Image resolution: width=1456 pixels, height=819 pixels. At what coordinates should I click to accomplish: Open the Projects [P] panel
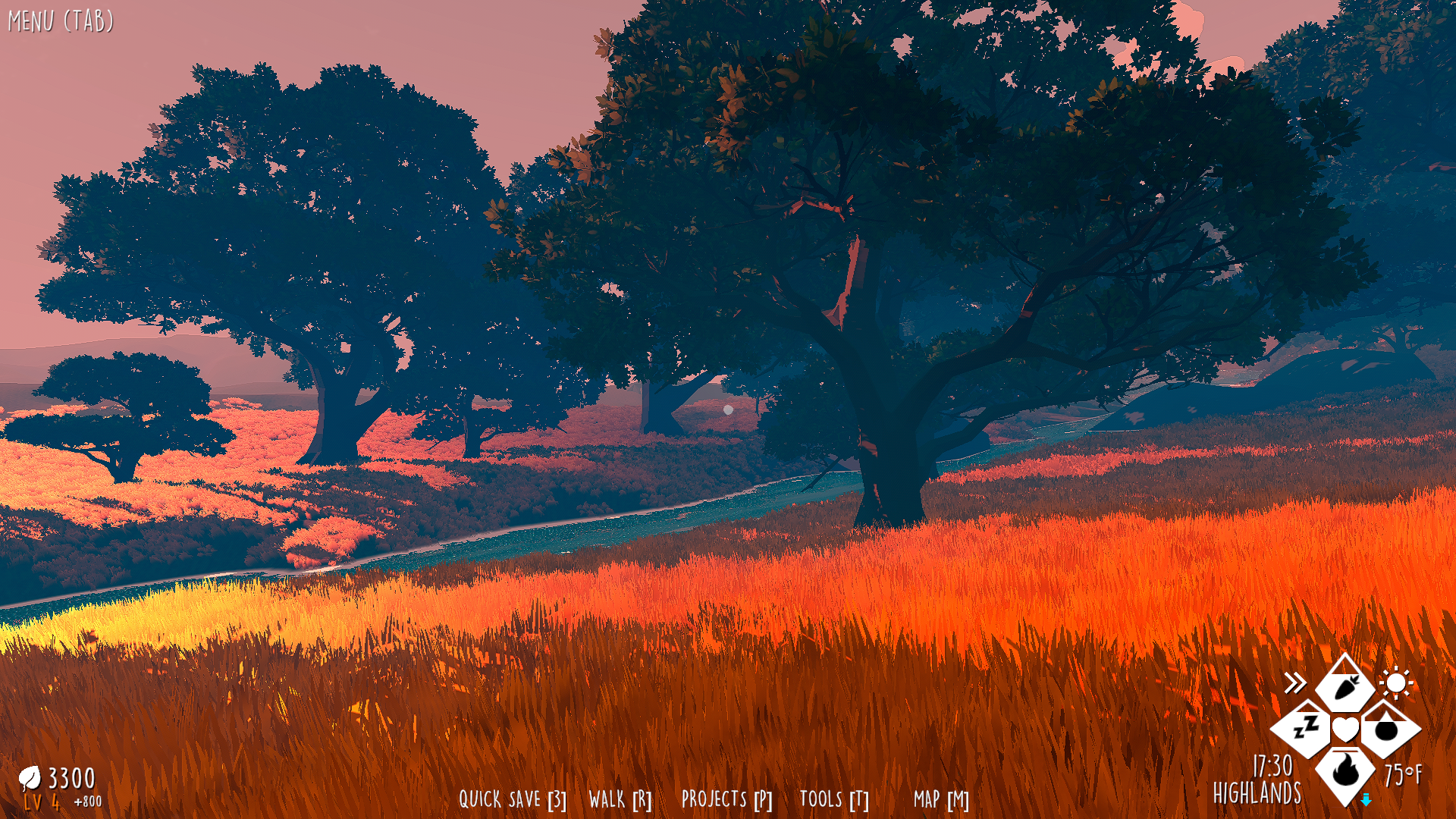(726, 799)
